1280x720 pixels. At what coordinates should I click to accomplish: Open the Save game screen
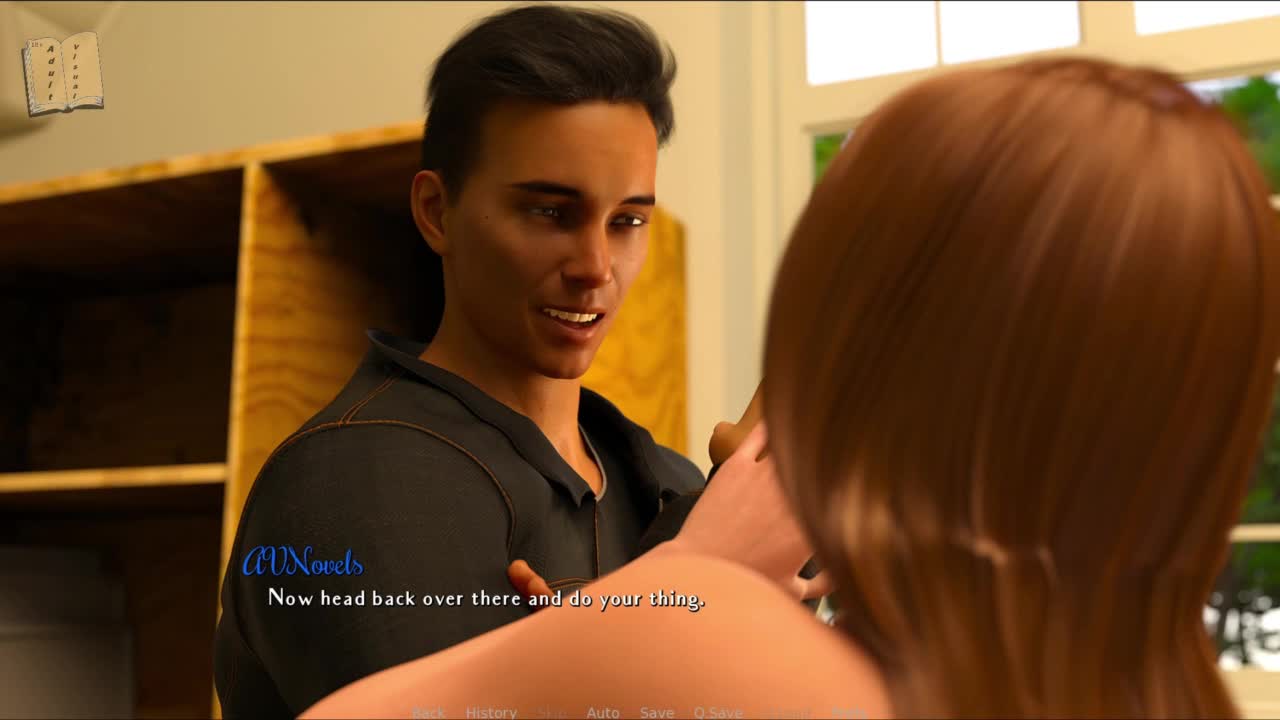pyautogui.click(x=657, y=713)
